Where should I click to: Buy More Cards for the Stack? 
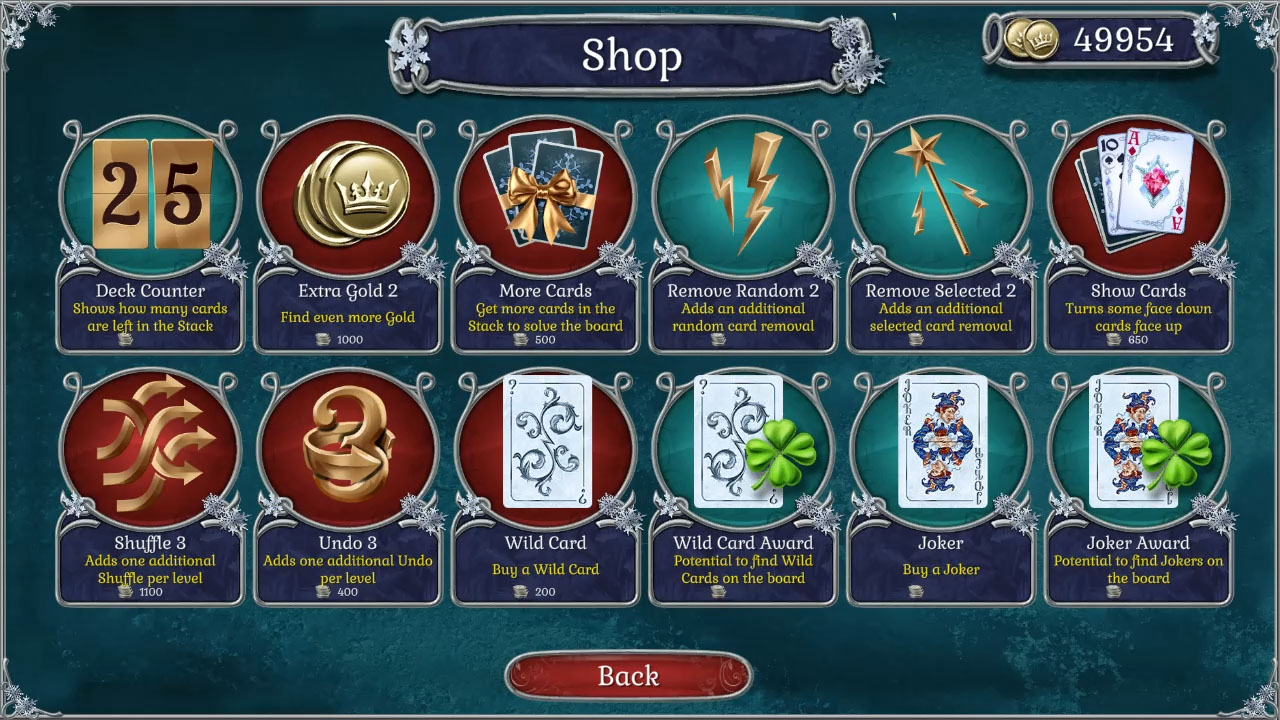(x=544, y=193)
